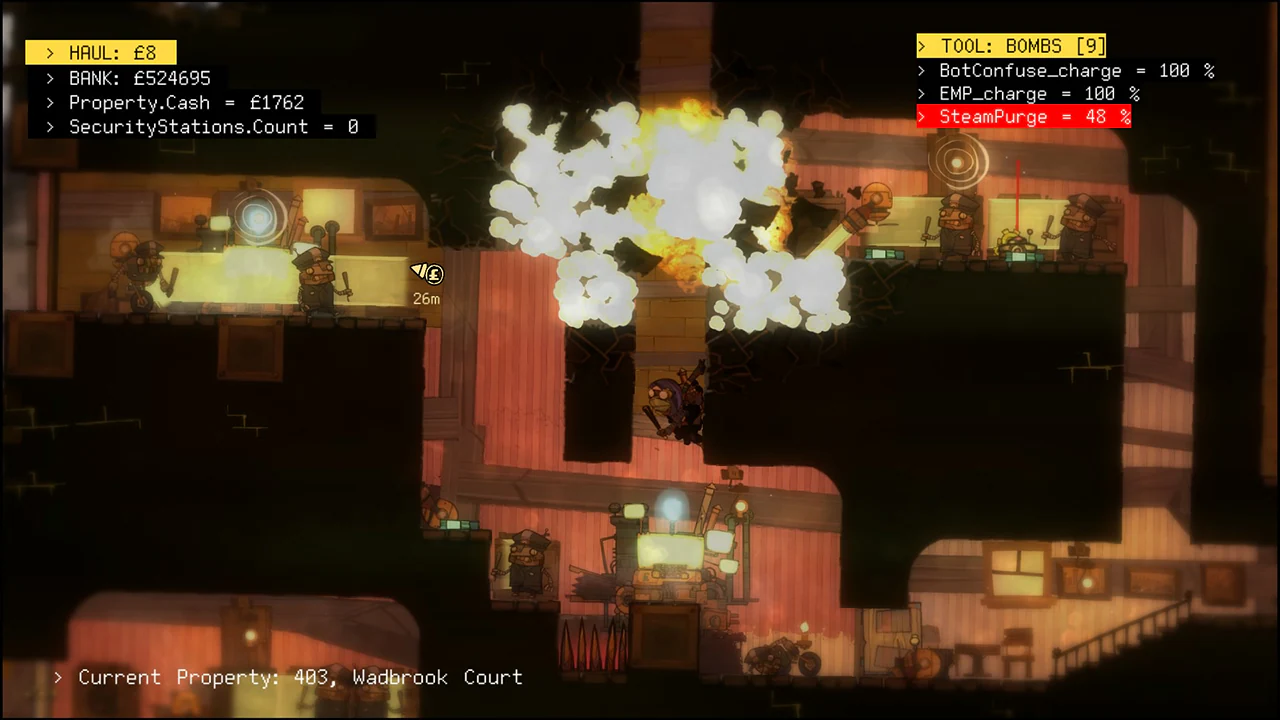
Task: Expand the Current Property chevron
Action: click(57, 677)
